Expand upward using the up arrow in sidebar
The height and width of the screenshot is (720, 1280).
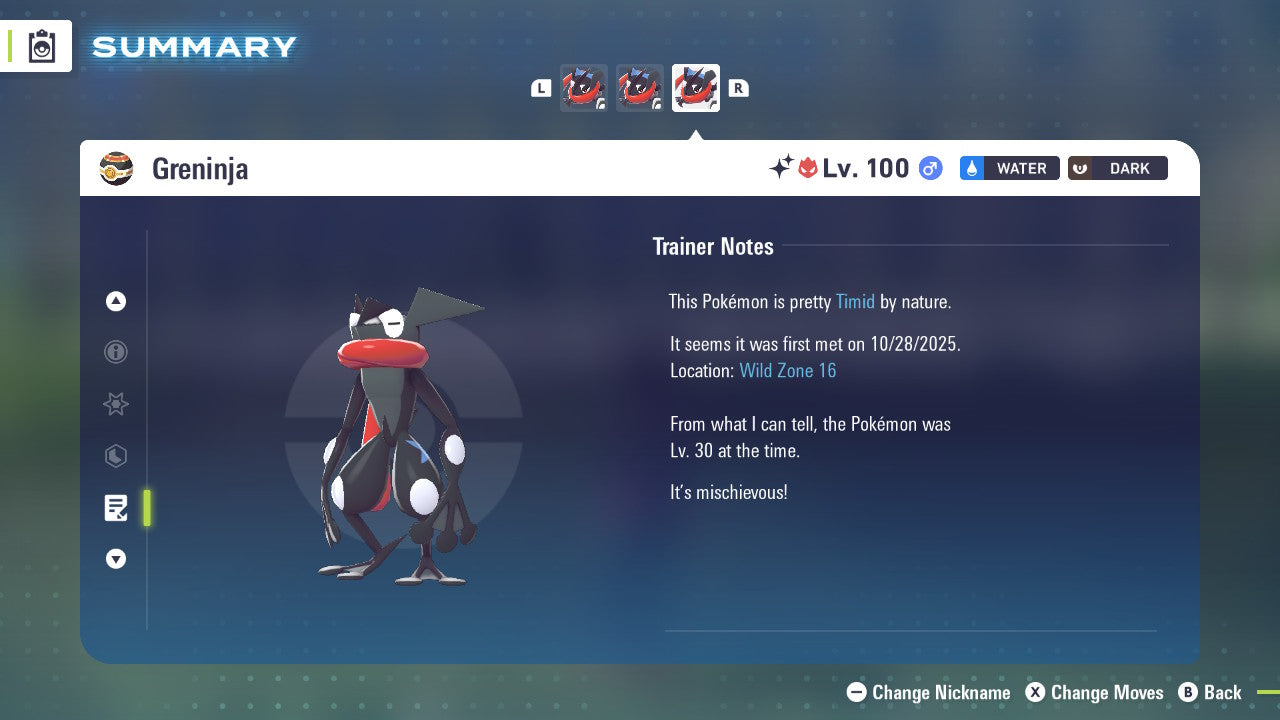click(116, 301)
